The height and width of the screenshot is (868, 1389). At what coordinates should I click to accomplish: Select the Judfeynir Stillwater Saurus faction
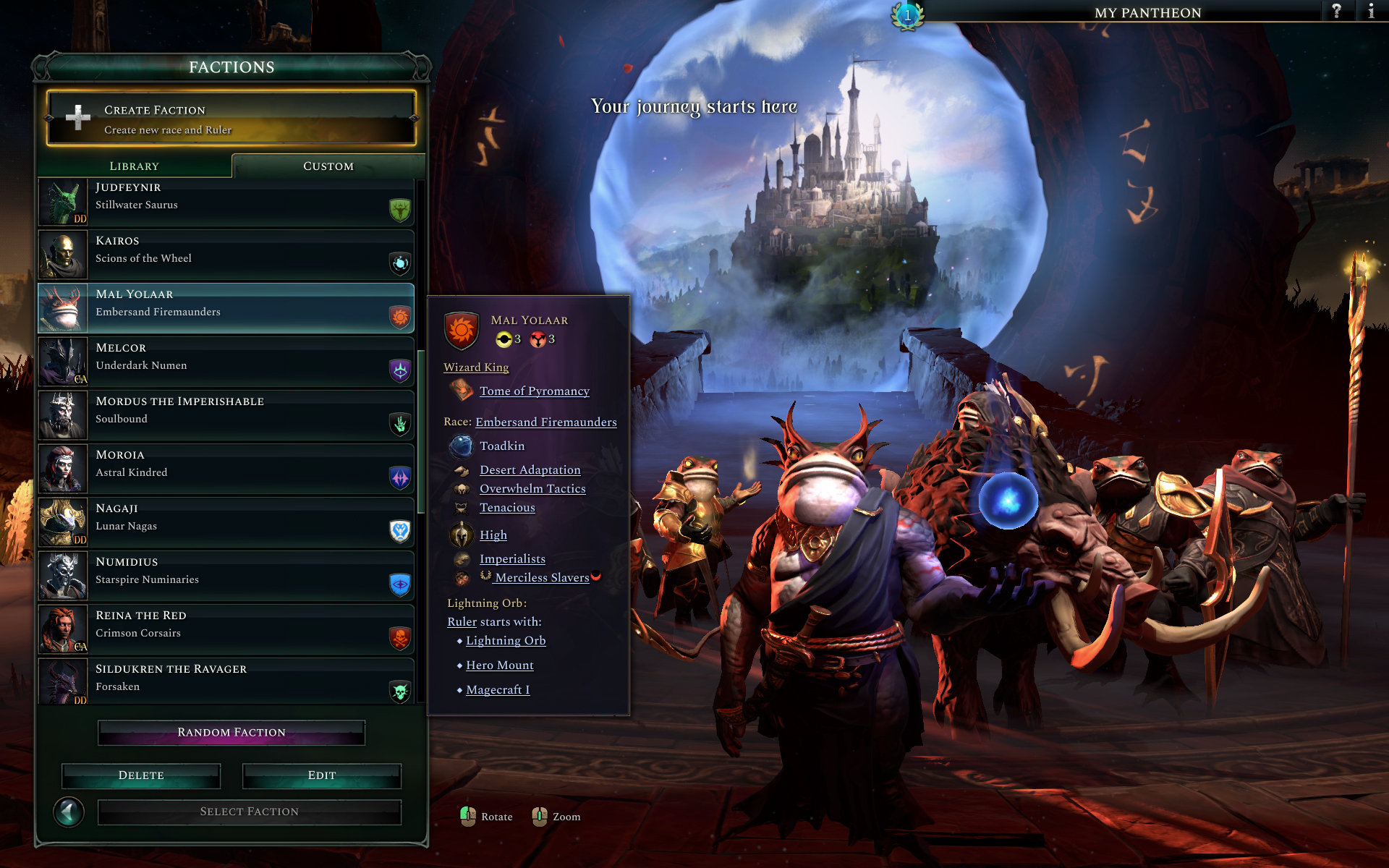(226, 203)
